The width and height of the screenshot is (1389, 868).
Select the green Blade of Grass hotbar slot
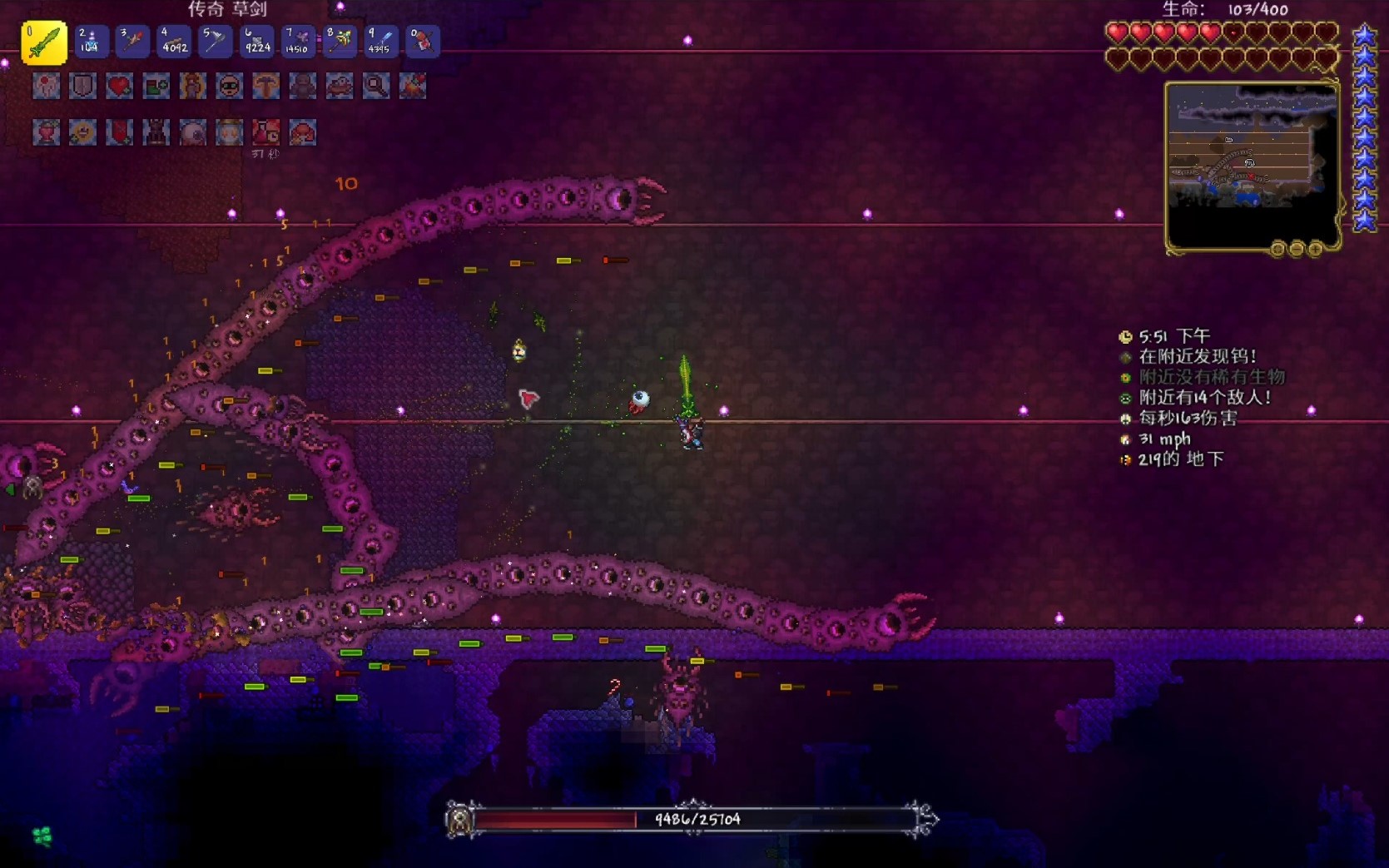(x=44, y=42)
